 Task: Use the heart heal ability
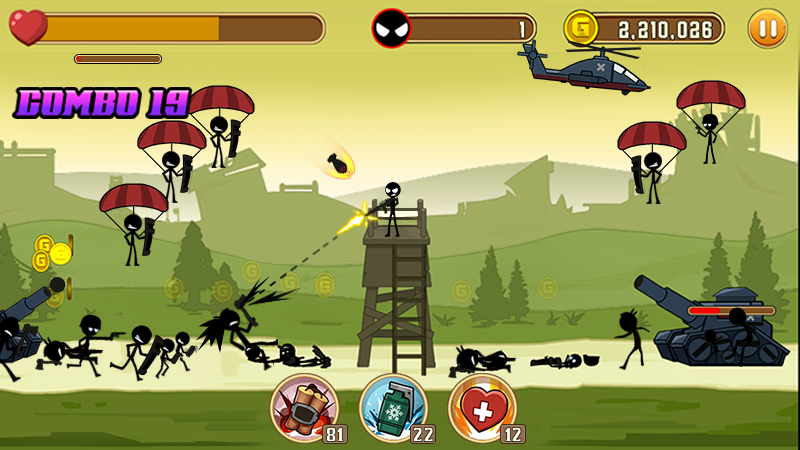pyautogui.click(x=482, y=407)
